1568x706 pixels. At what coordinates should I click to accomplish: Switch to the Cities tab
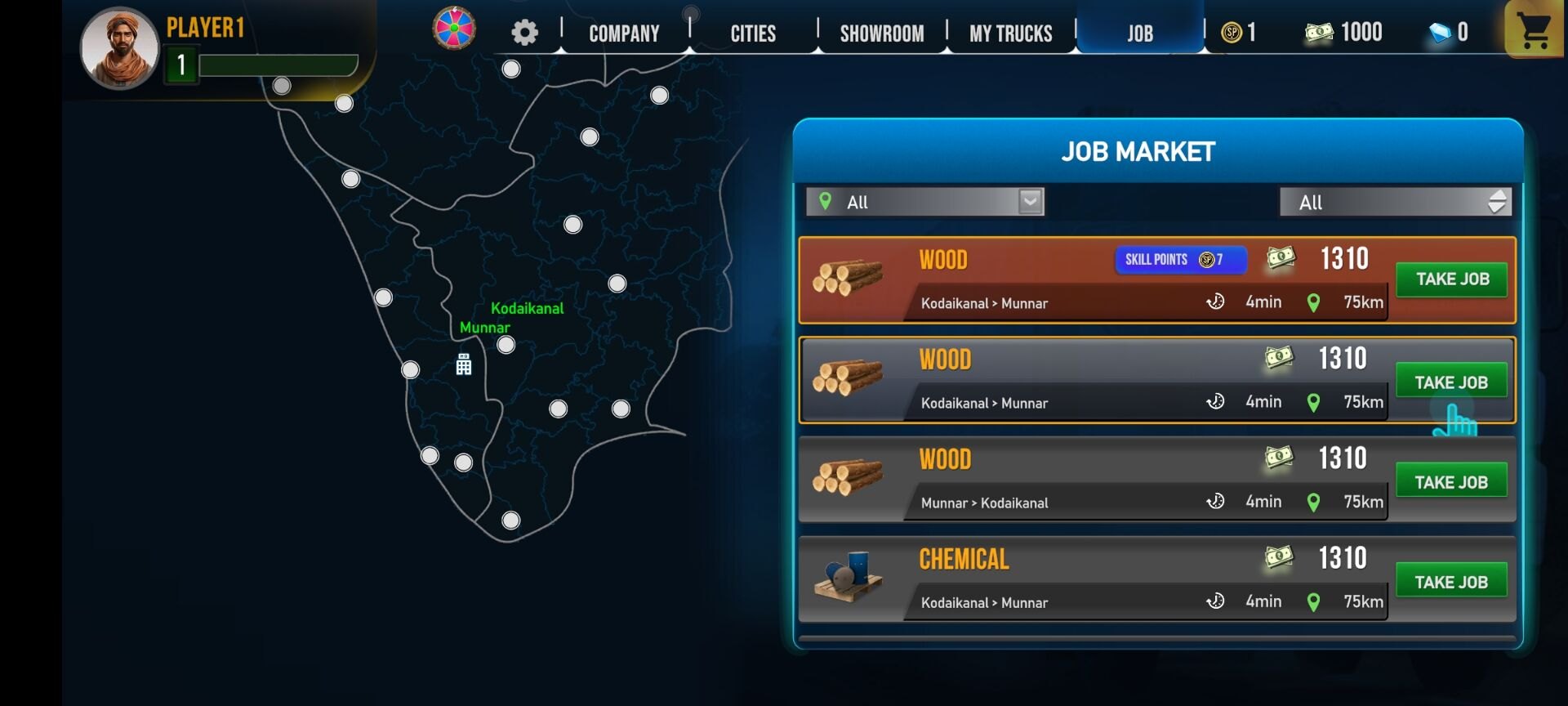coord(753,34)
